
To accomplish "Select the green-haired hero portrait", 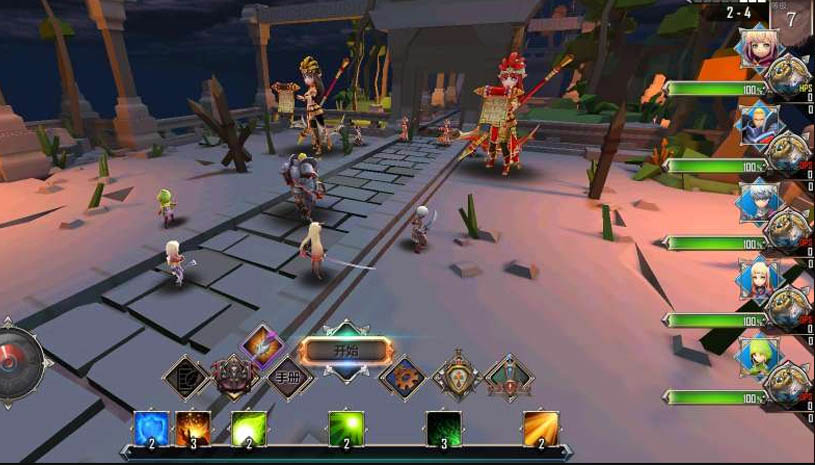I will 757,355.
